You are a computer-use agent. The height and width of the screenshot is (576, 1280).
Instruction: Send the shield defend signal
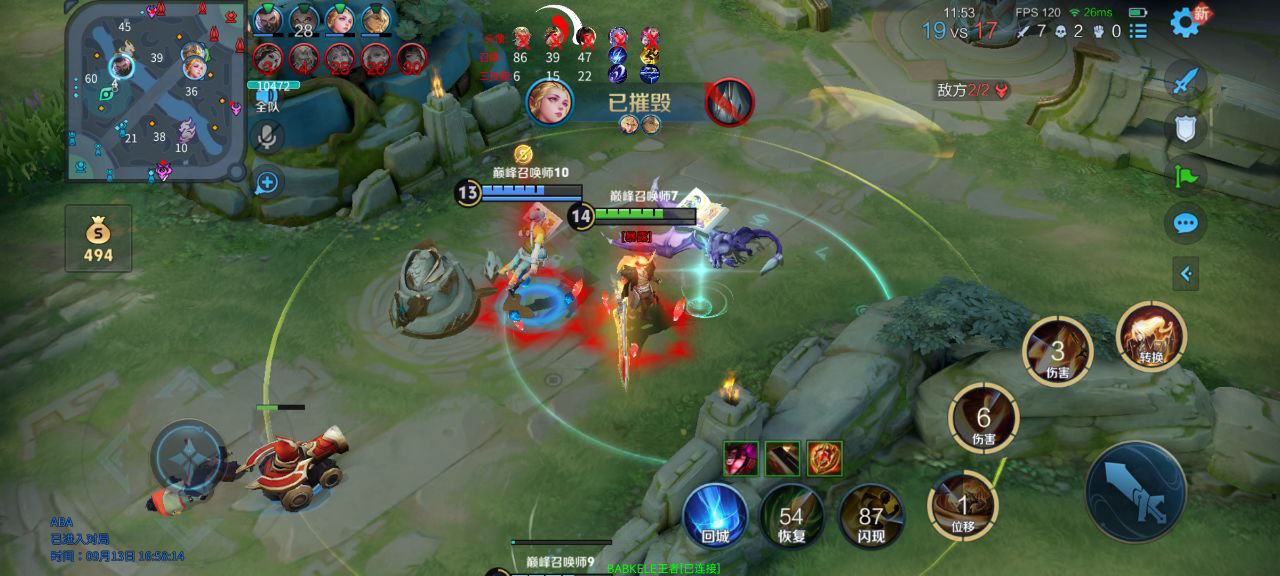1186,128
